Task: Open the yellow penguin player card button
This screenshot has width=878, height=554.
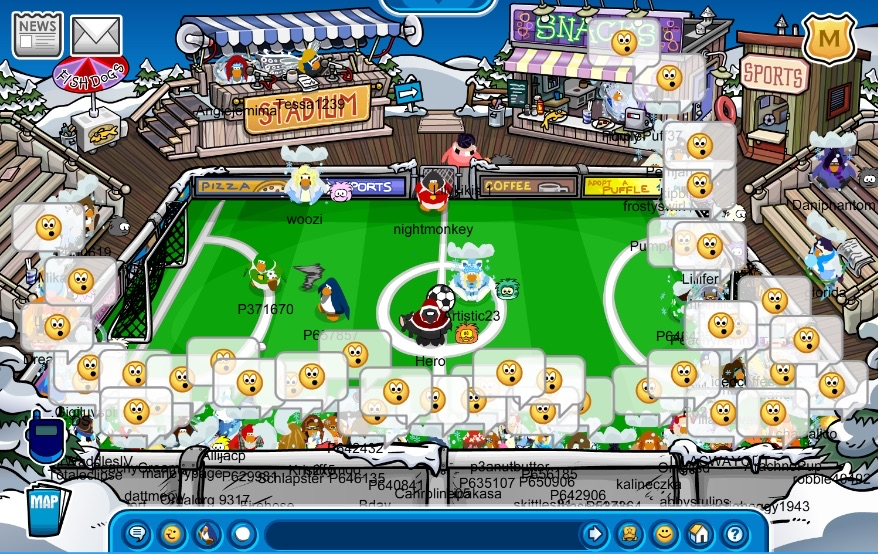Action: click(x=629, y=534)
